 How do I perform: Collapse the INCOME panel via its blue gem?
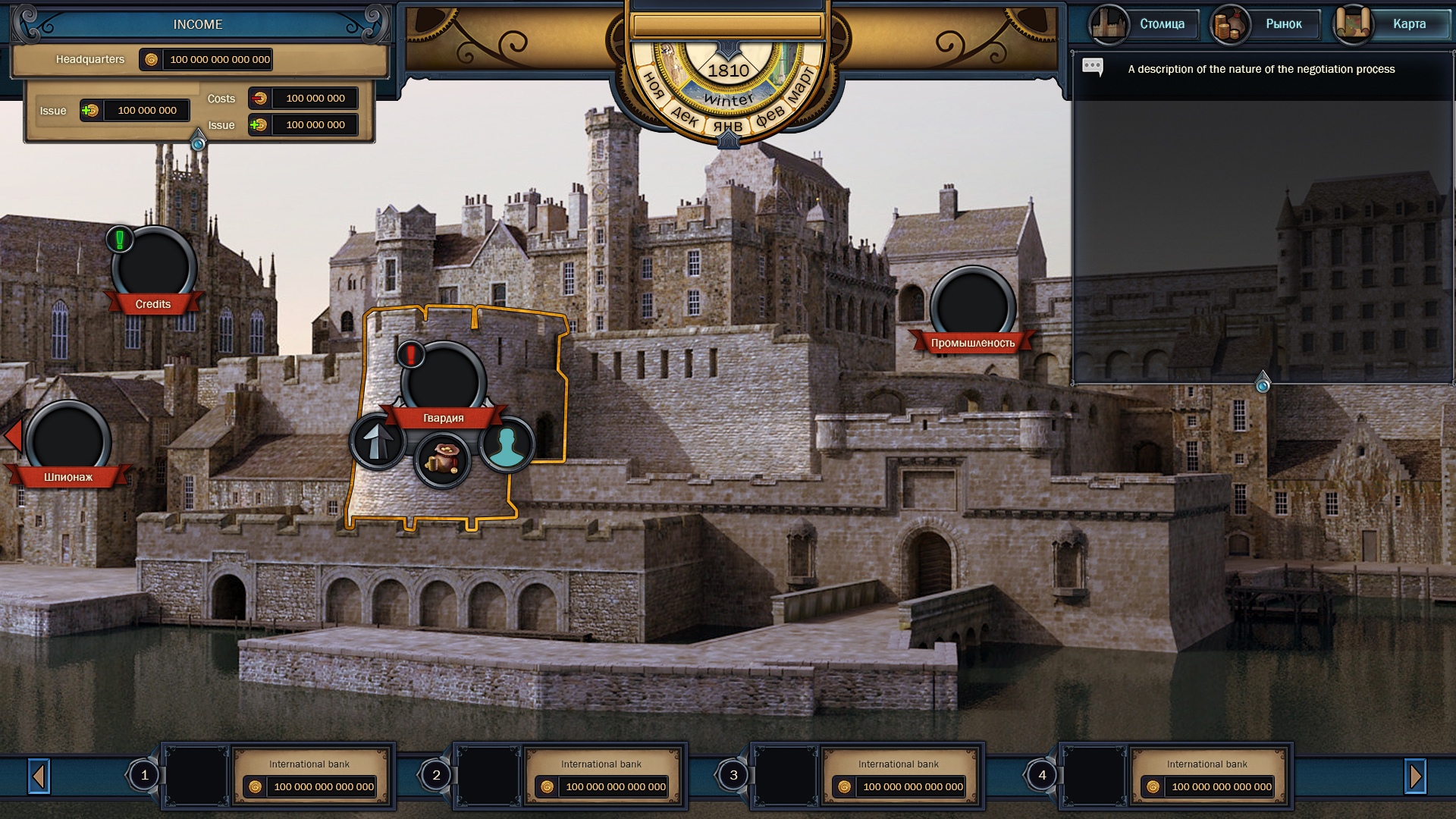[x=198, y=143]
